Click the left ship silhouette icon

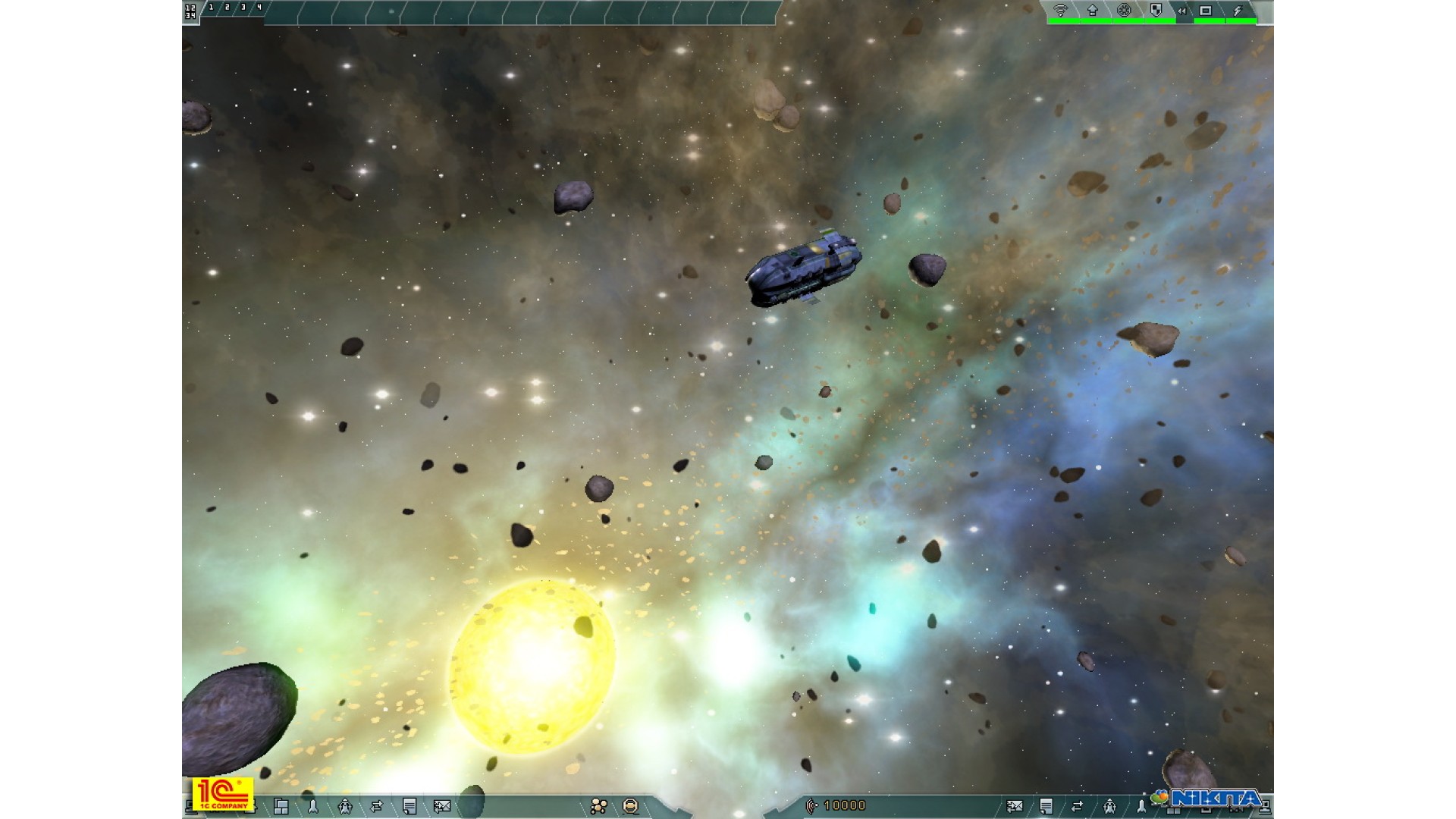coord(345,806)
